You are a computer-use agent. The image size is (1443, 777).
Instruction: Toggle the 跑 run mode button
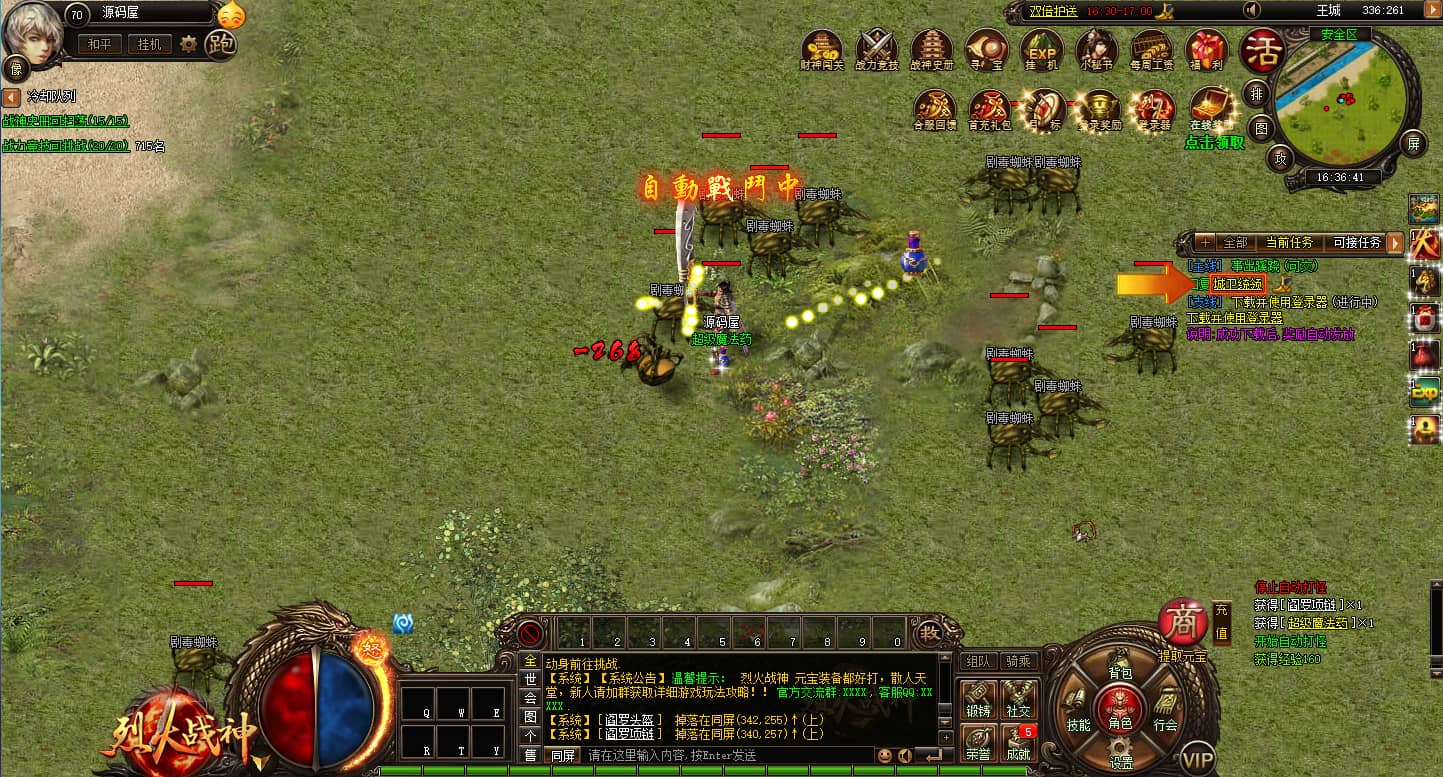click(220, 43)
